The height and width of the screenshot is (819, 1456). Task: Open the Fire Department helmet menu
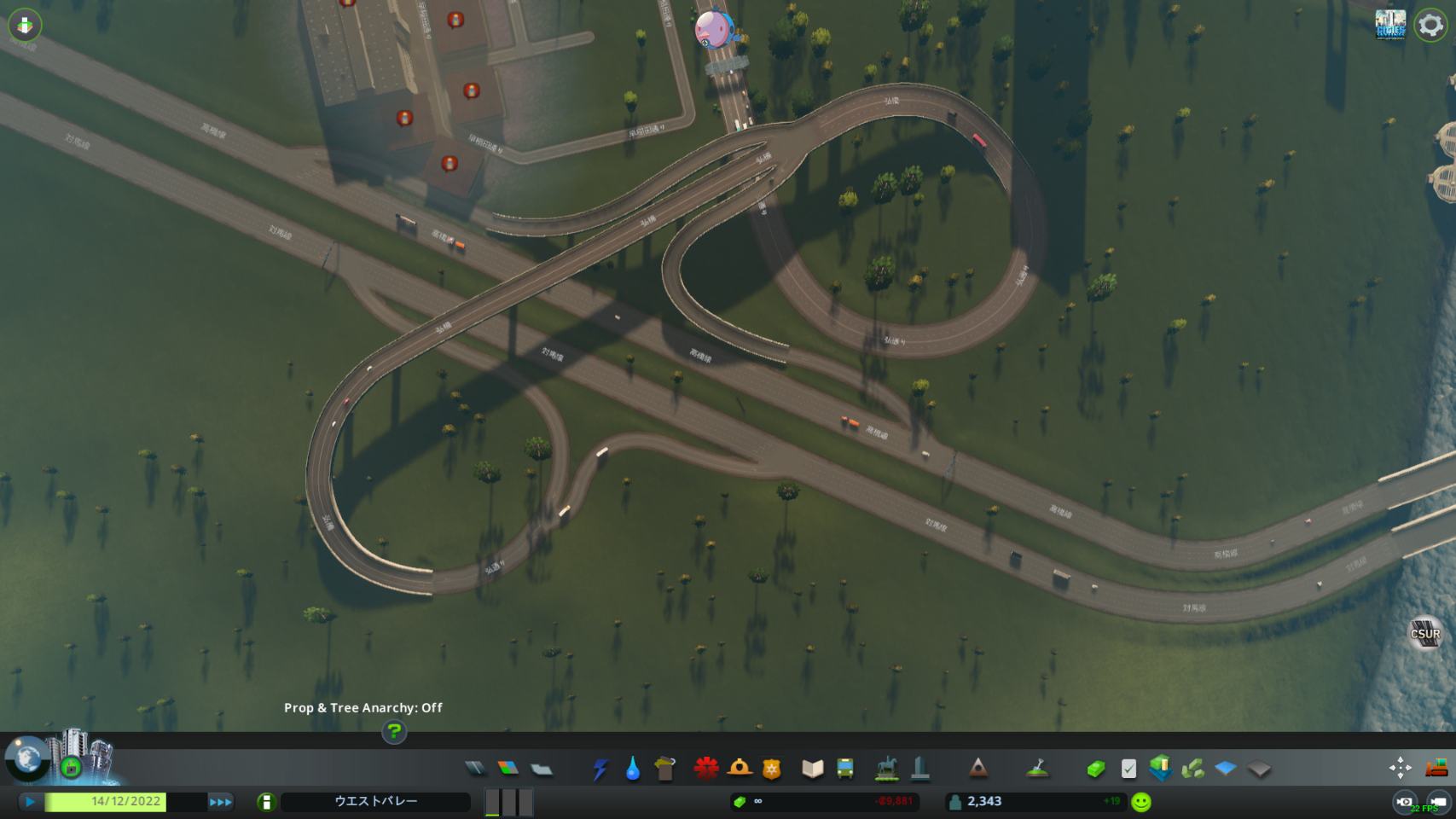pyautogui.click(x=740, y=769)
